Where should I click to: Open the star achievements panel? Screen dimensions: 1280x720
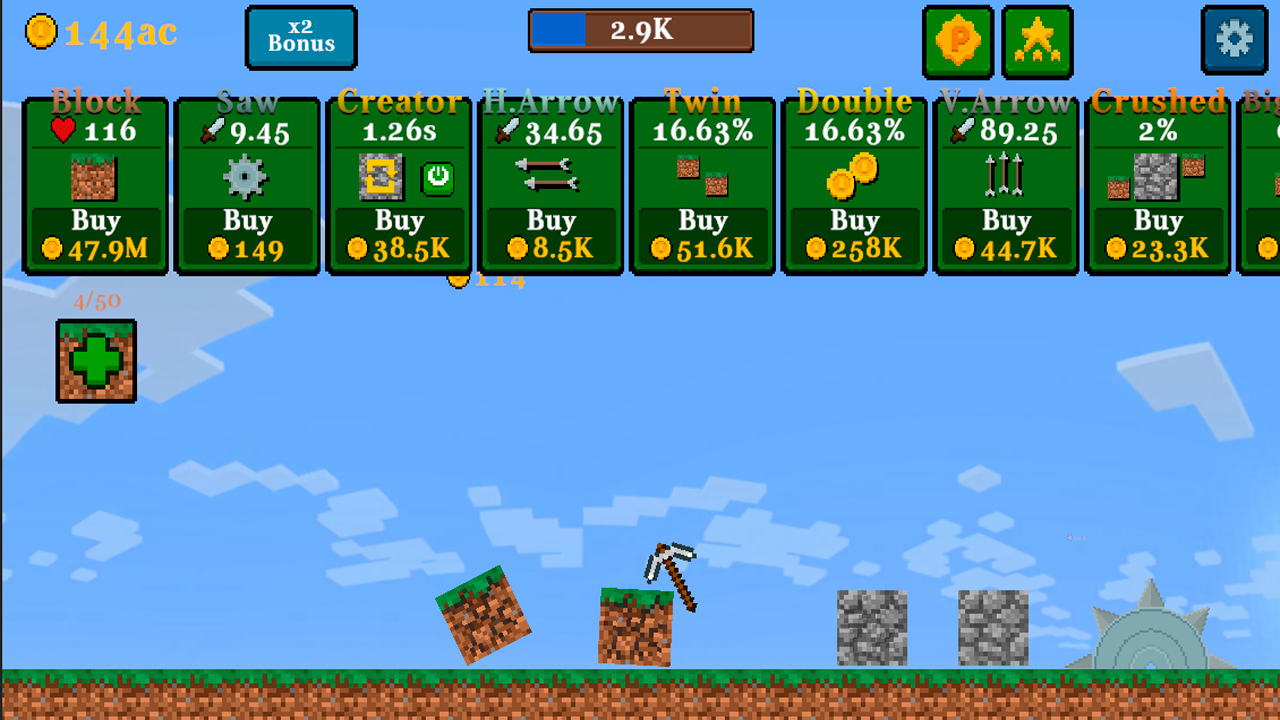[x=1037, y=41]
